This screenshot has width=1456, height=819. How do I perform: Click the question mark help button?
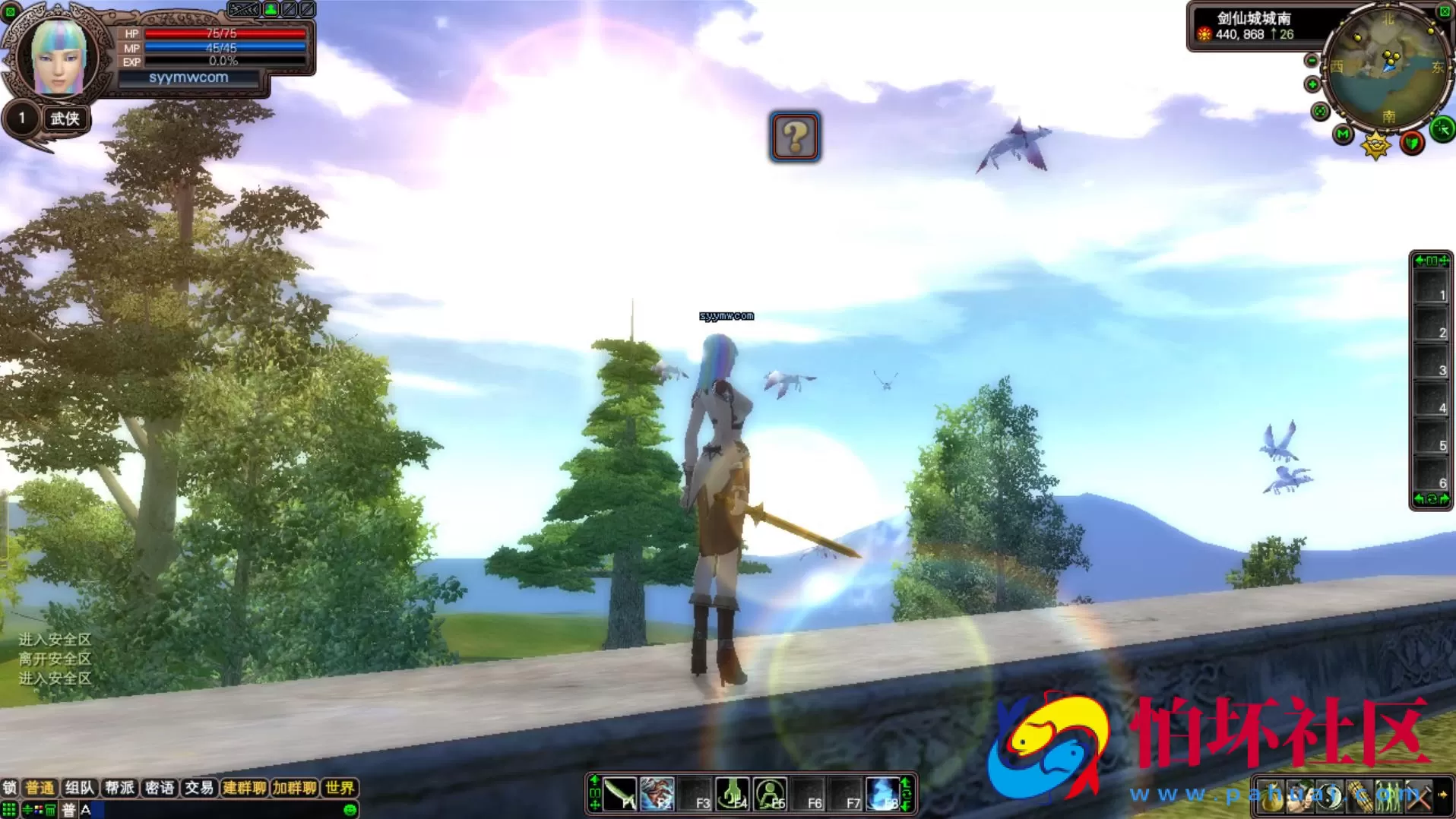[794, 137]
